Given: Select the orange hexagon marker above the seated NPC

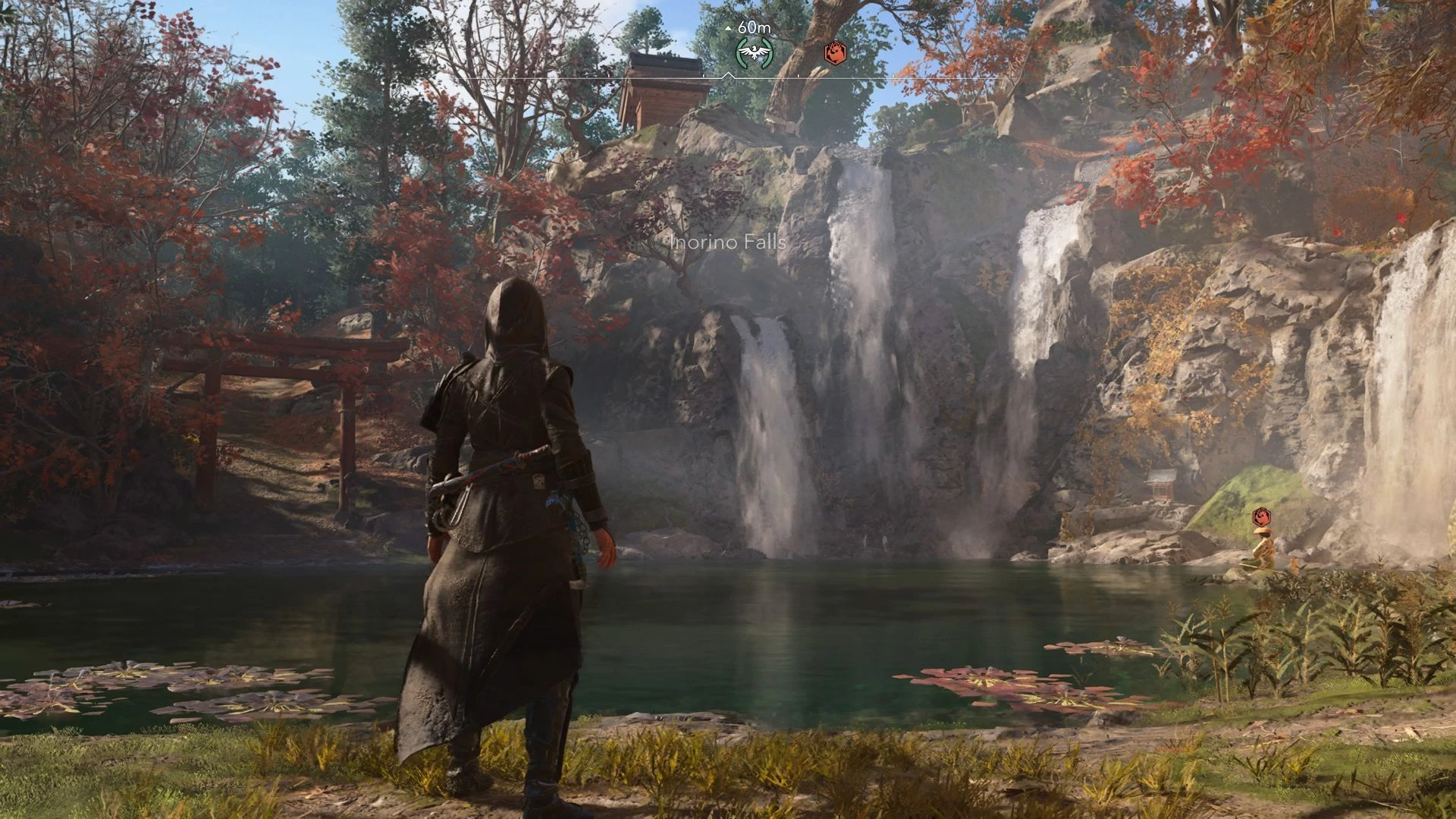Looking at the screenshot, I should [1260, 517].
